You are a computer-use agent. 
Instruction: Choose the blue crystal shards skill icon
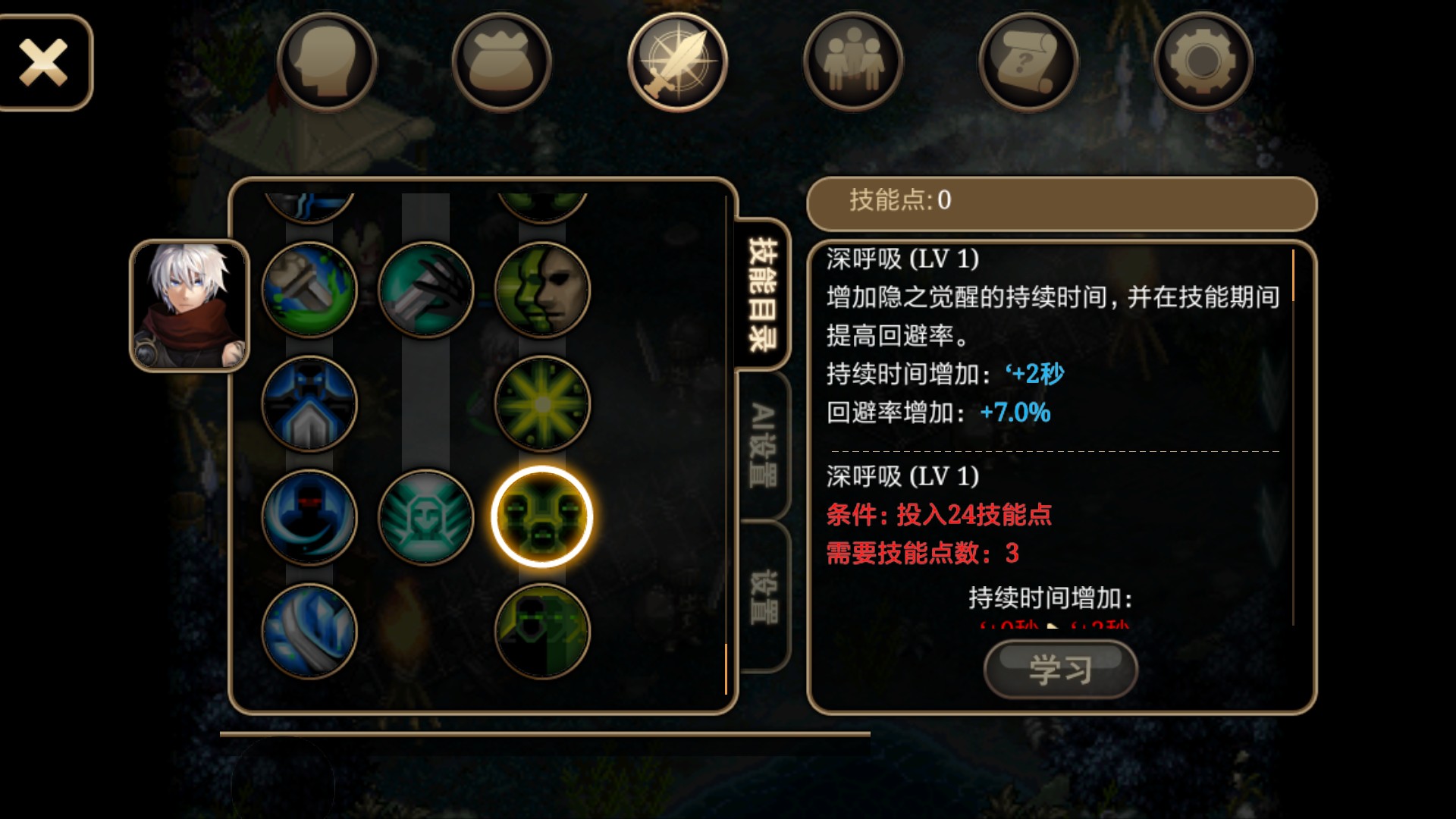coord(309,631)
